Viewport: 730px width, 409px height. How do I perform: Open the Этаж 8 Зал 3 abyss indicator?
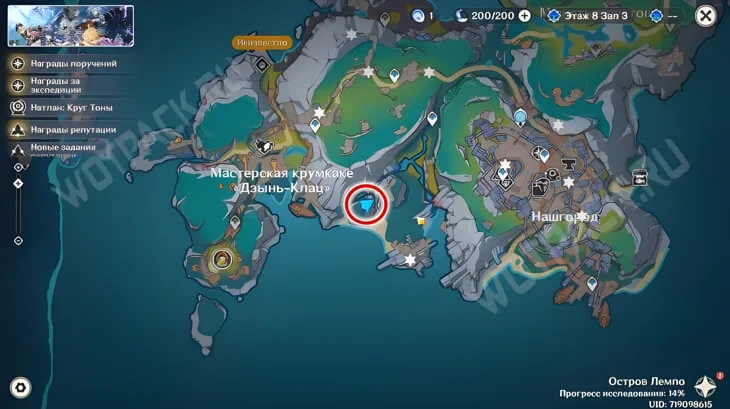pos(589,16)
